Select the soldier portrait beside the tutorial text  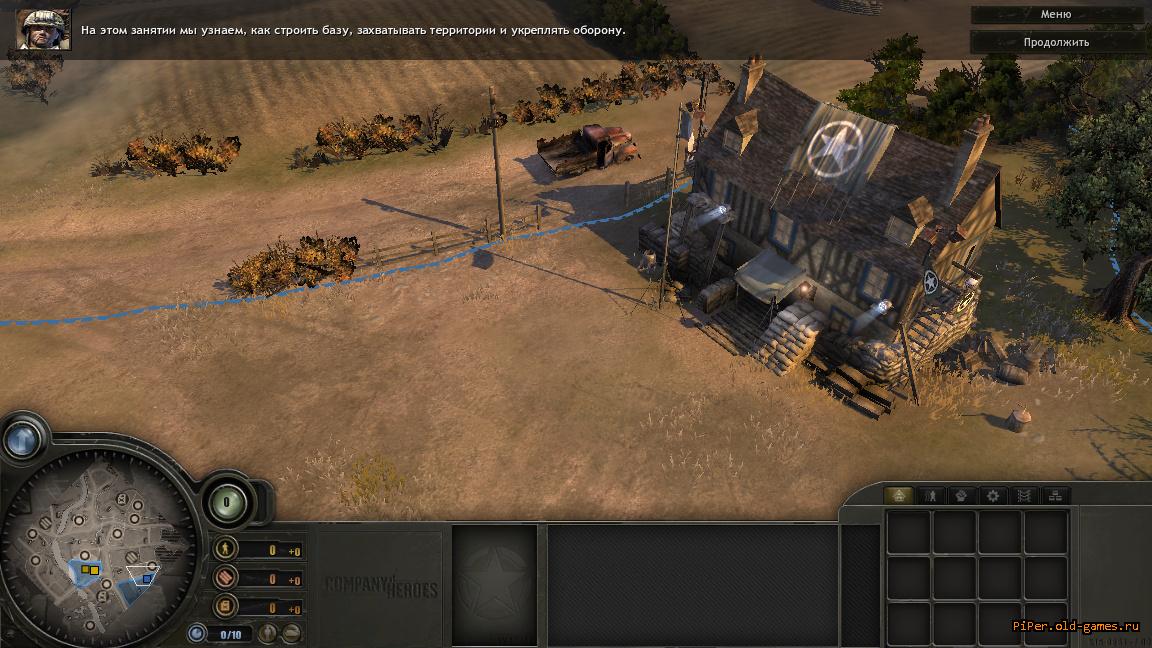(43, 29)
